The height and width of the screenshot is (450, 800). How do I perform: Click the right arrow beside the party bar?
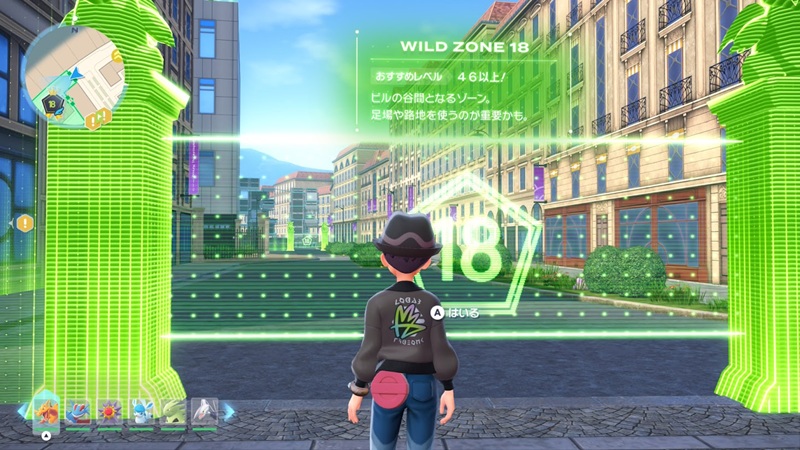tap(228, 411)
